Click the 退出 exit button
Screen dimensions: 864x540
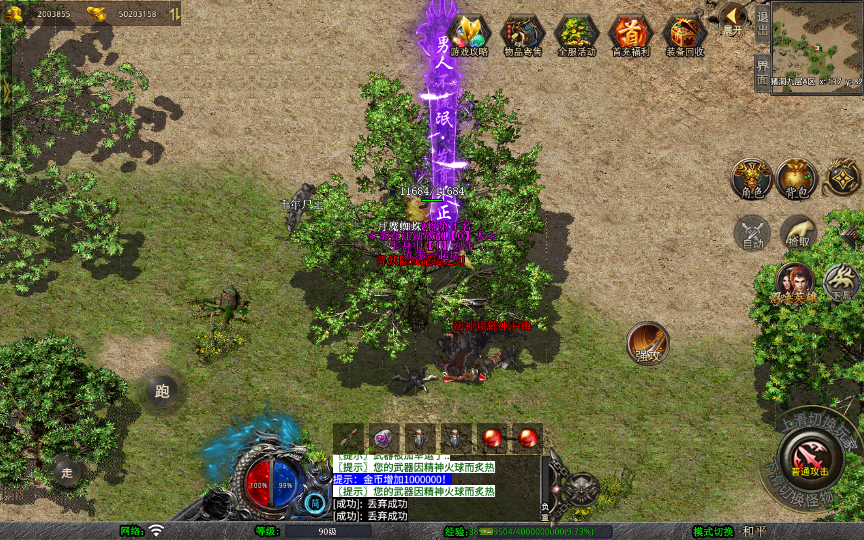click(x=763, y=22)
